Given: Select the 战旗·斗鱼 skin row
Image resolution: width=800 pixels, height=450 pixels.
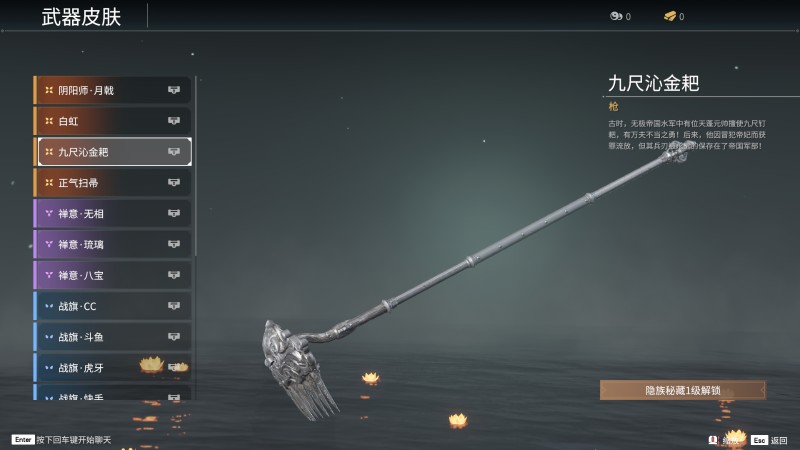Looking at the screenshot, I should pos(112,337).
